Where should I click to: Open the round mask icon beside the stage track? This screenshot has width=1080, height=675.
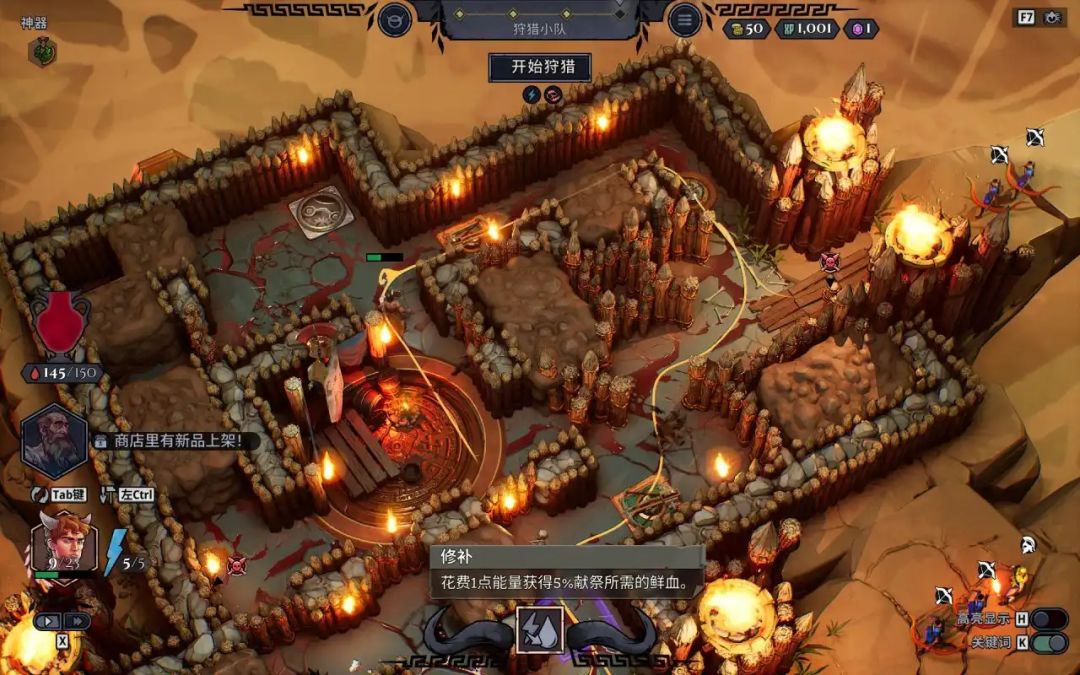click(395, 19)
